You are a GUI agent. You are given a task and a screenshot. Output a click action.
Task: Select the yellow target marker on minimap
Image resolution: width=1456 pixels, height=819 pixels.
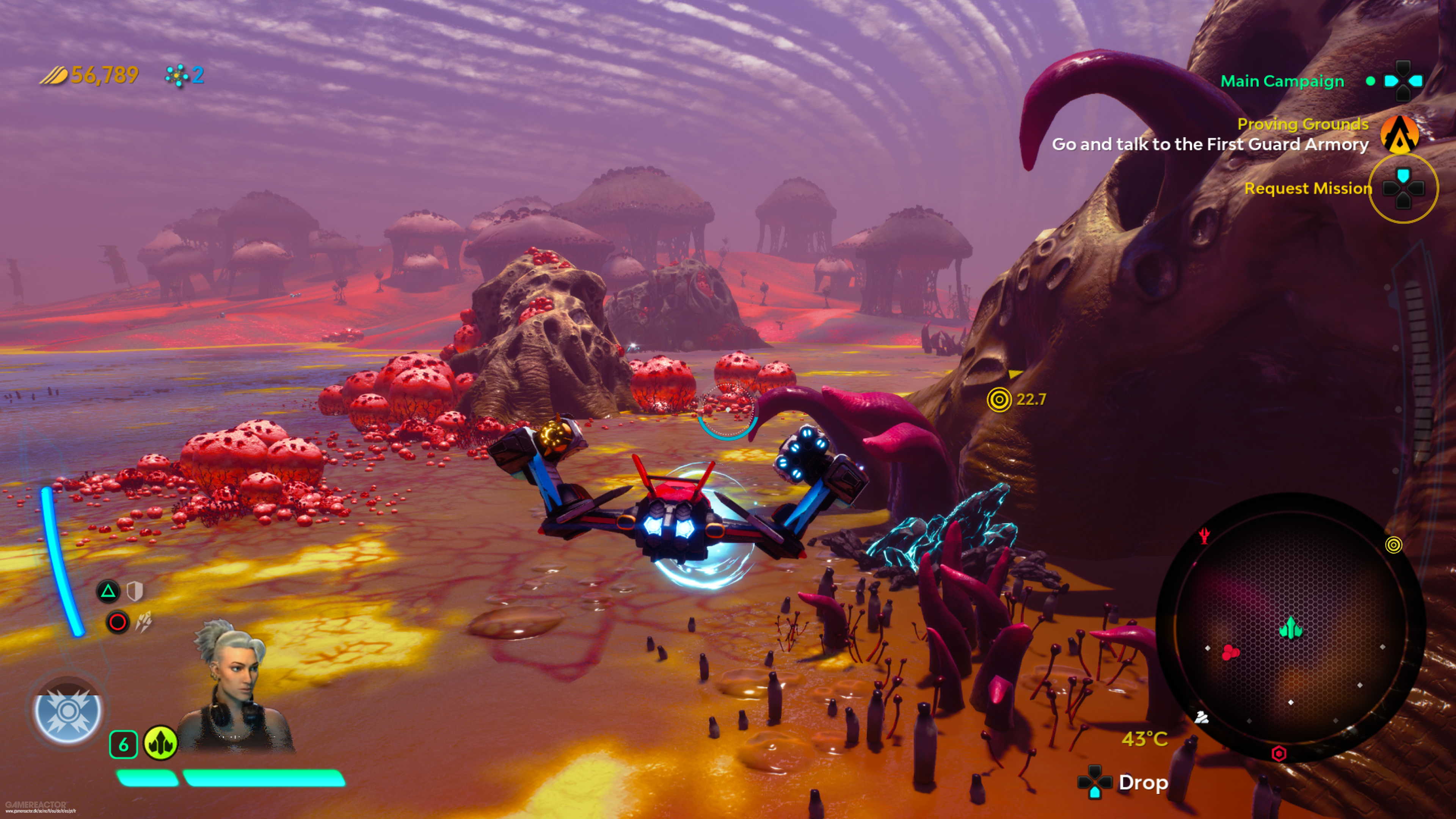click(1394, 545)
